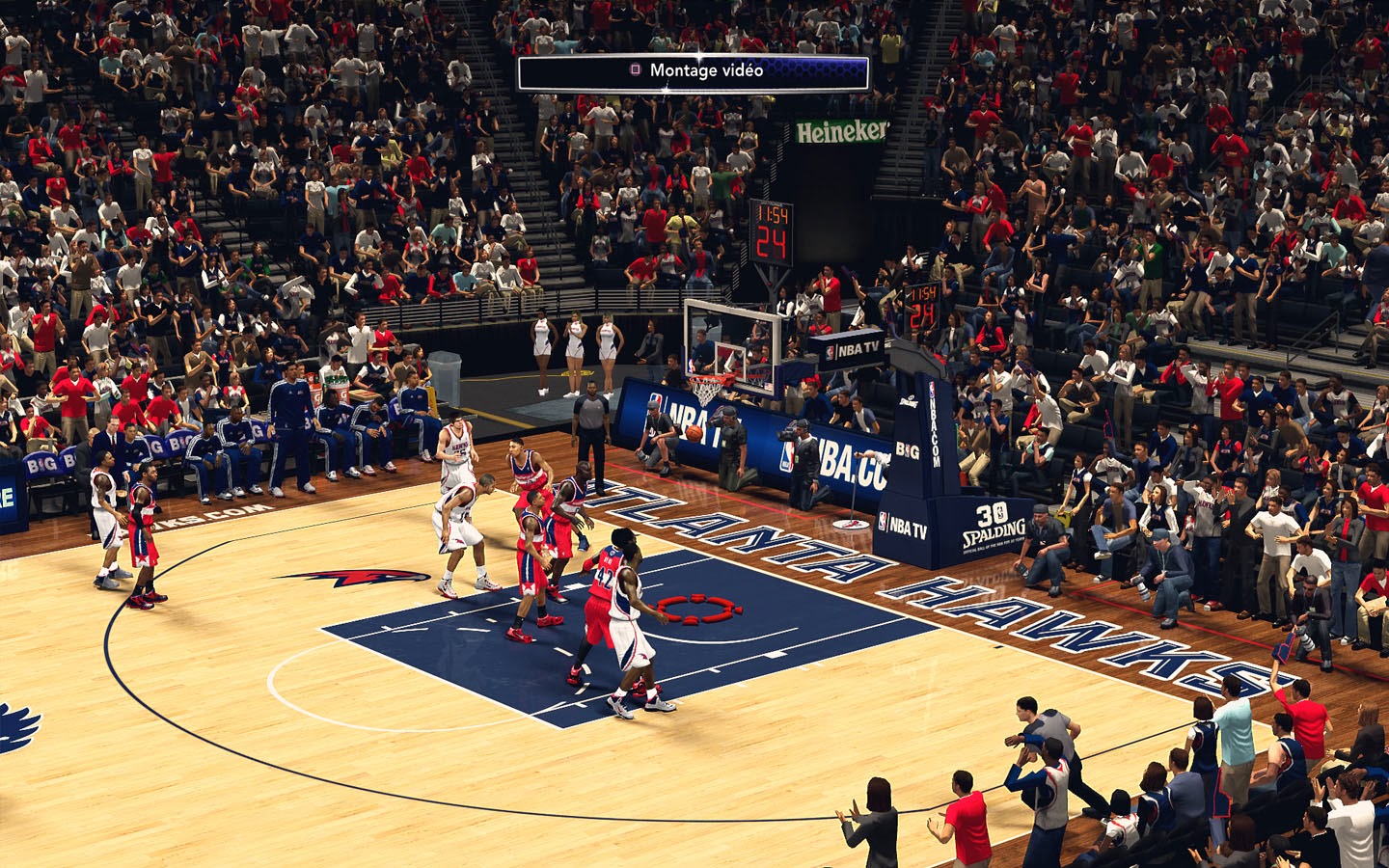Image resolution: width=1389 pixels, height=868 pixels.
Task: Open the Montage vidéo banner
Action: (x=694, y=71)
